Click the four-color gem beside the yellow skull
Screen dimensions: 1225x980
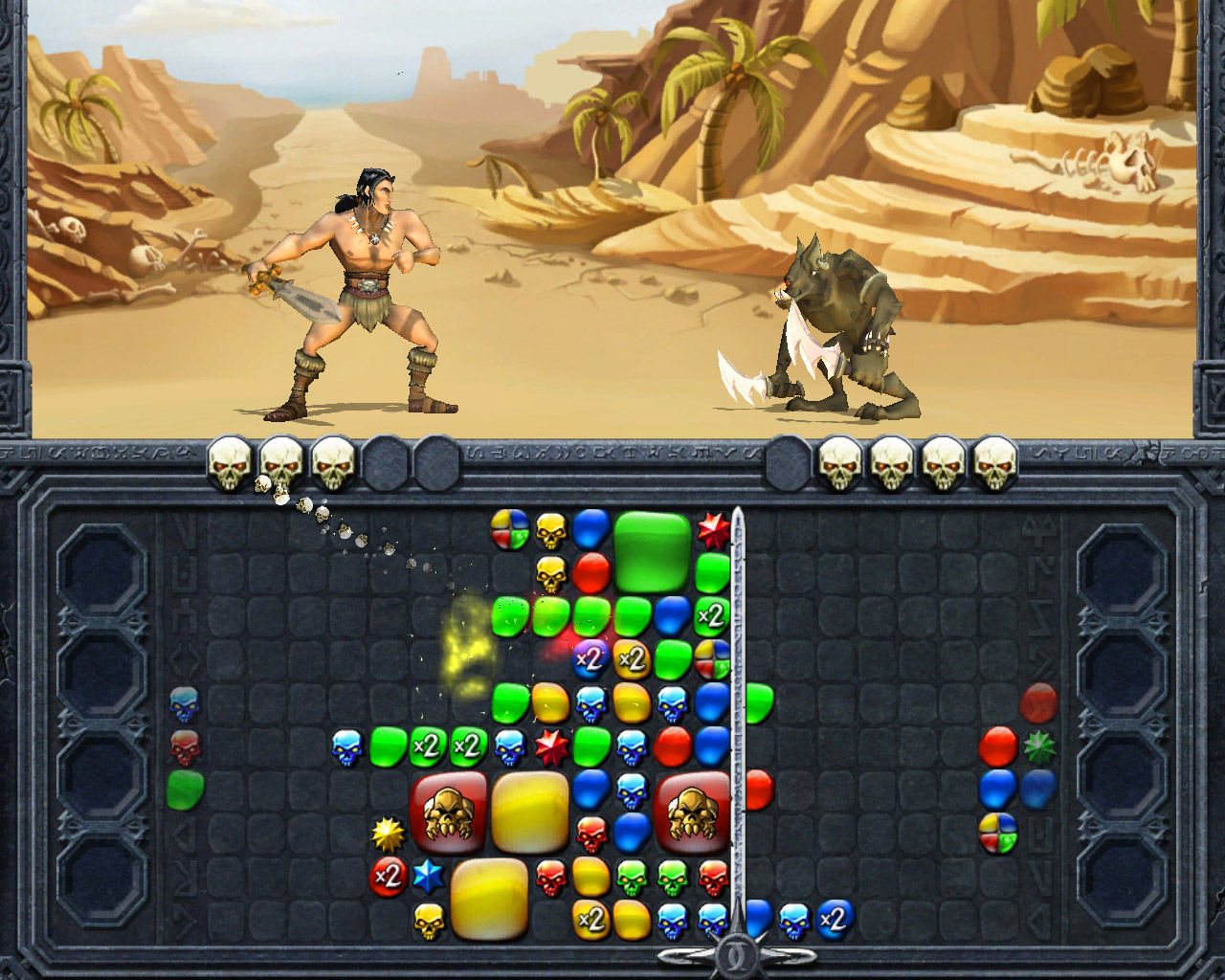coord(510,528)
